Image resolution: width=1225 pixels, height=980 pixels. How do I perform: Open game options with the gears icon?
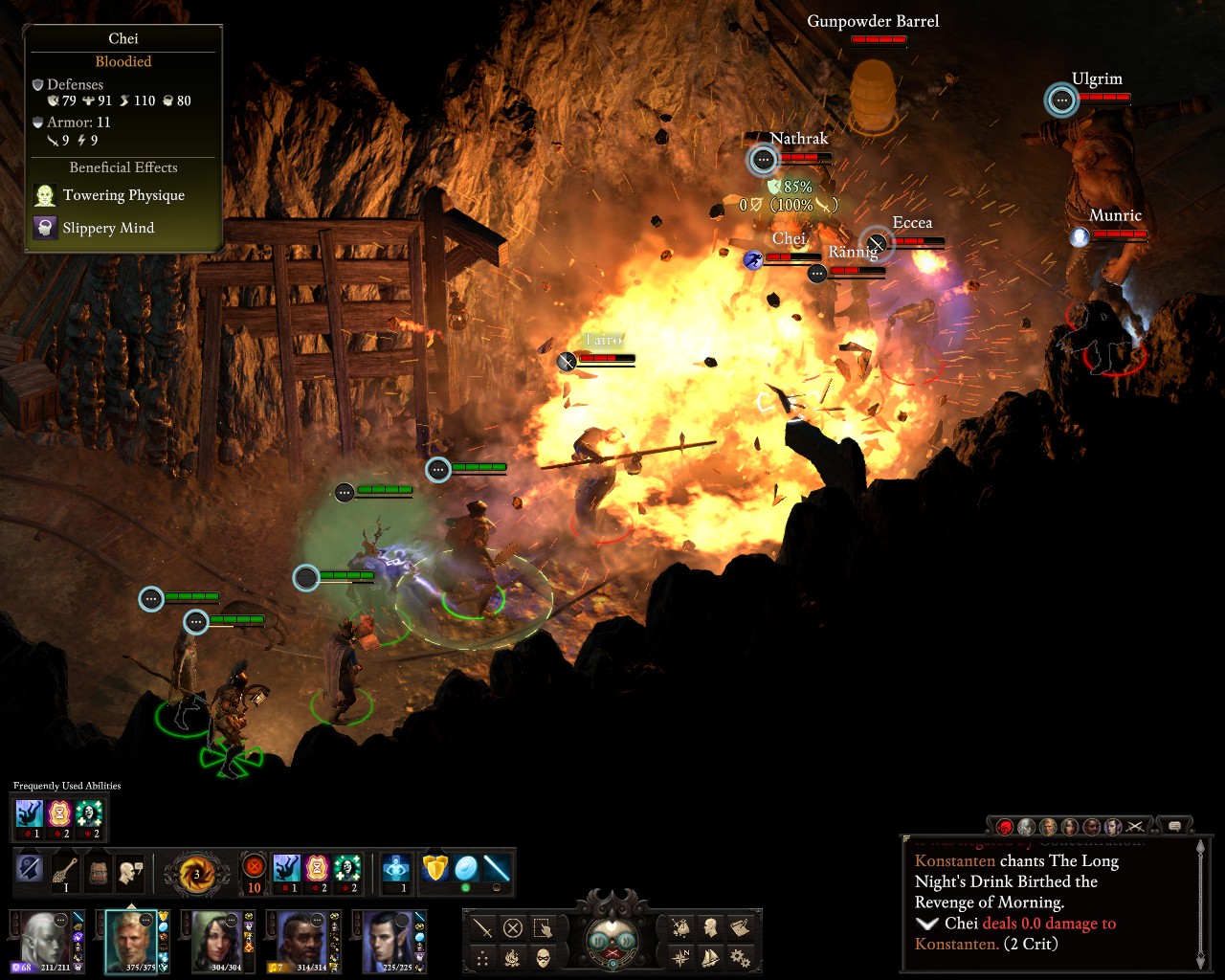coord(740,956)
